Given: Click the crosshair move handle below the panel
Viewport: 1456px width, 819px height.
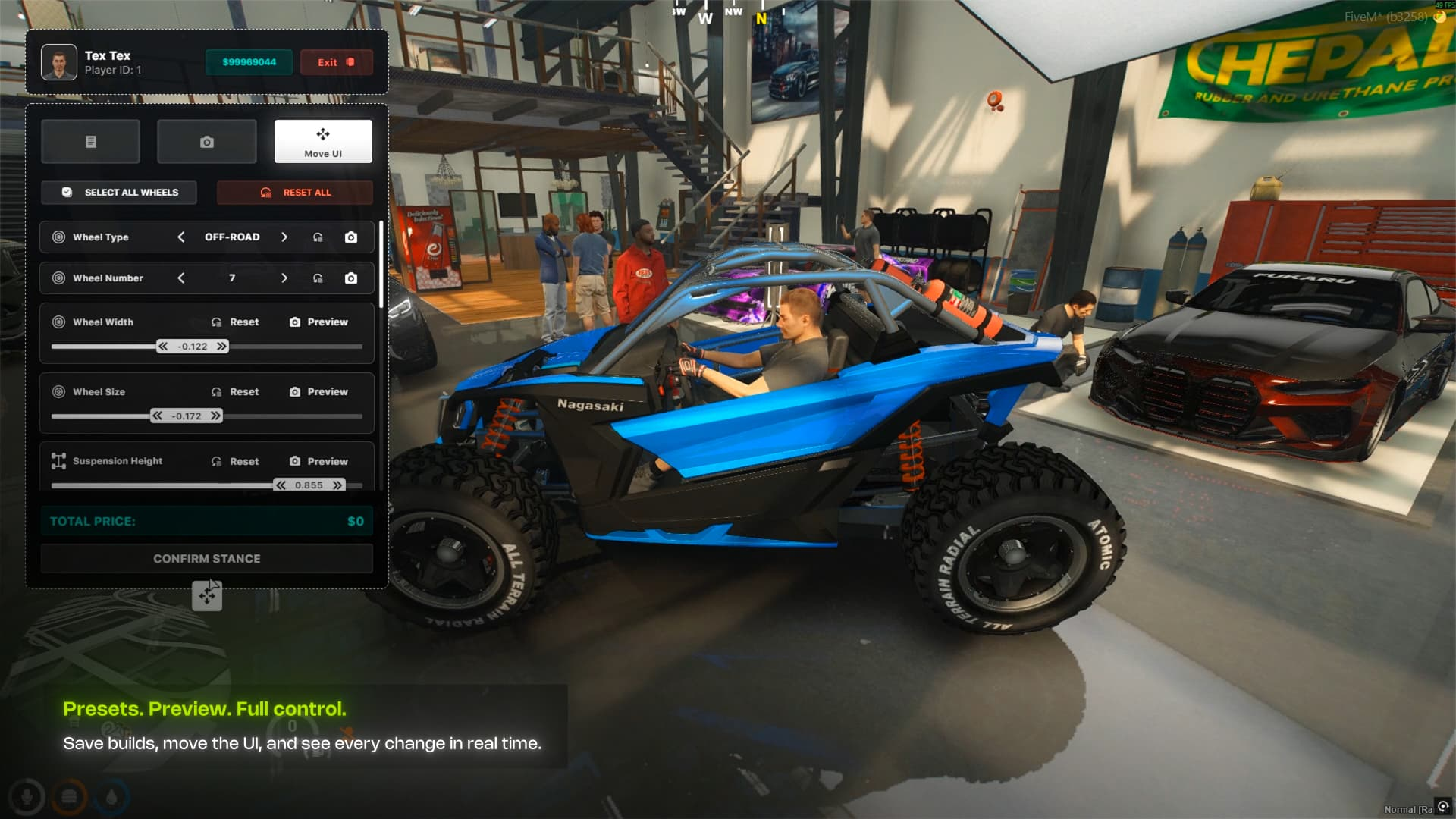Looking at the screenshot, I should click(209, 596).
